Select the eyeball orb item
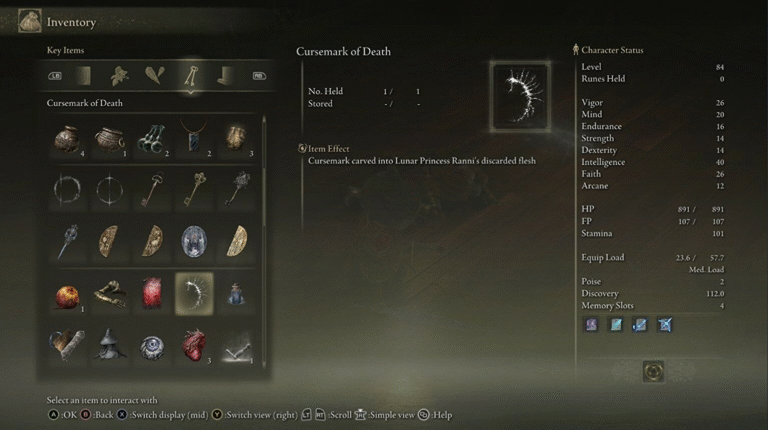This screenshot has height=430, width=768. click(151, 345)
